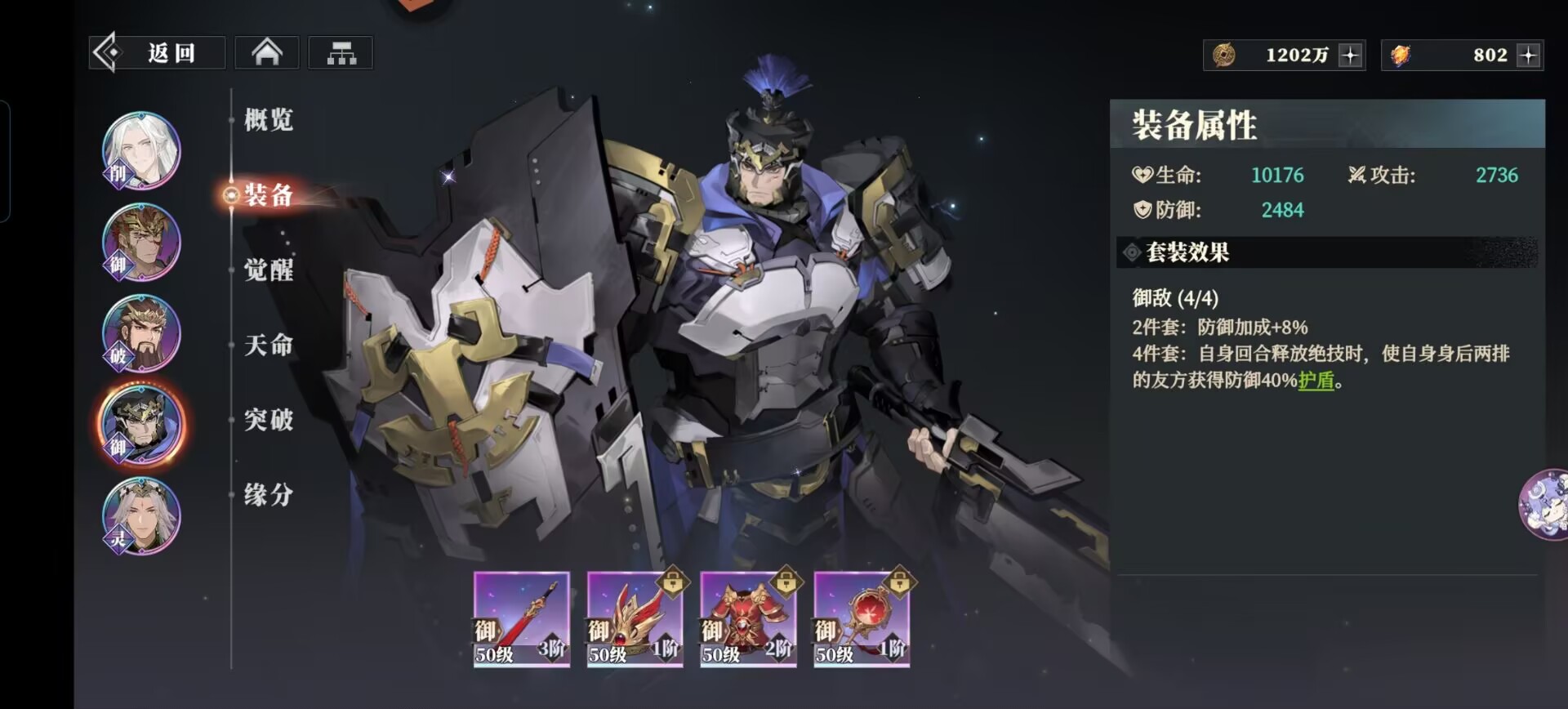Open the 觉醒 awakening tab
This screenshot has width=1568, height=709.
point(268,270)
